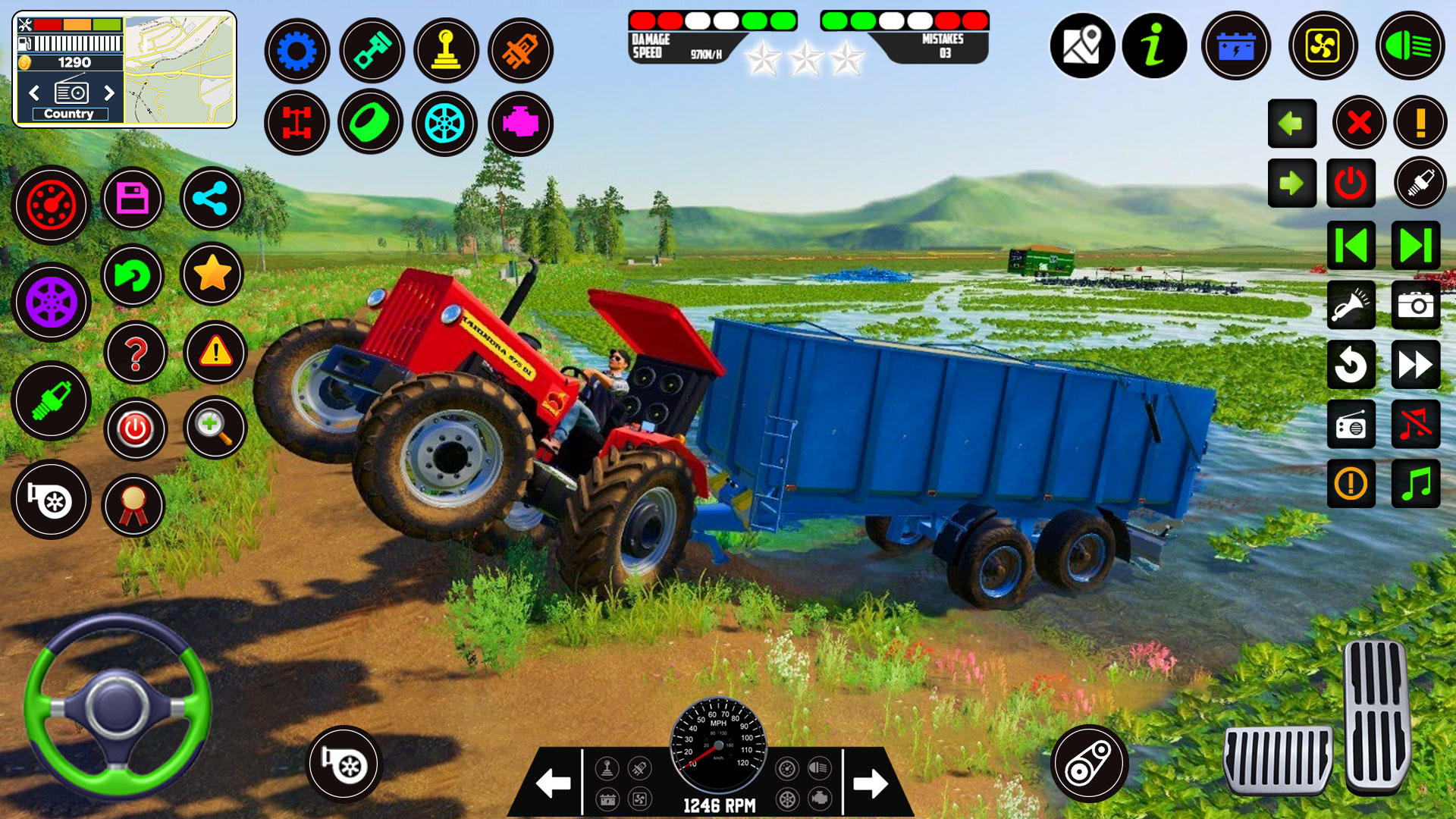Open next radio station with right chevron arrow

[x=106, y=94]
